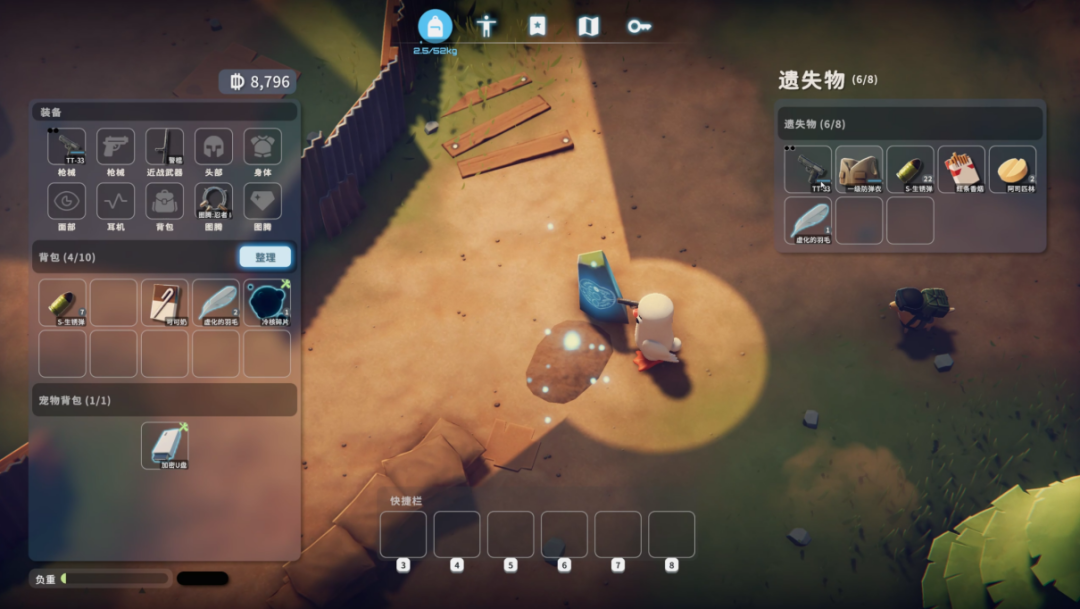Switch to the key tab
1080x609 pixels.
click(x=640, y=26)
